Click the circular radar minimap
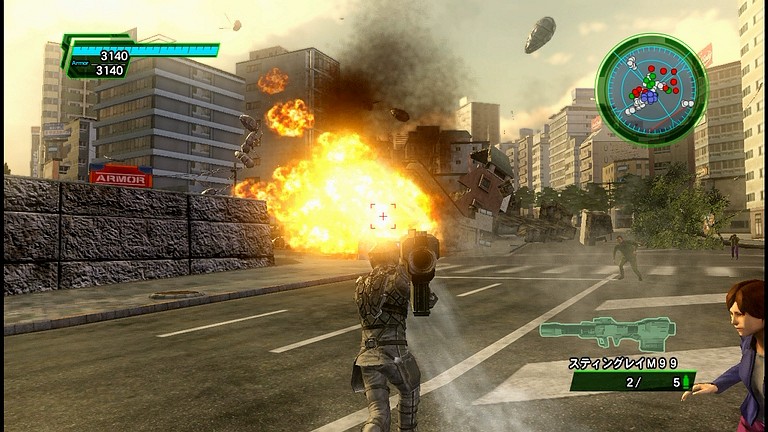The image size is (768, 432). (x=651, y=89)
